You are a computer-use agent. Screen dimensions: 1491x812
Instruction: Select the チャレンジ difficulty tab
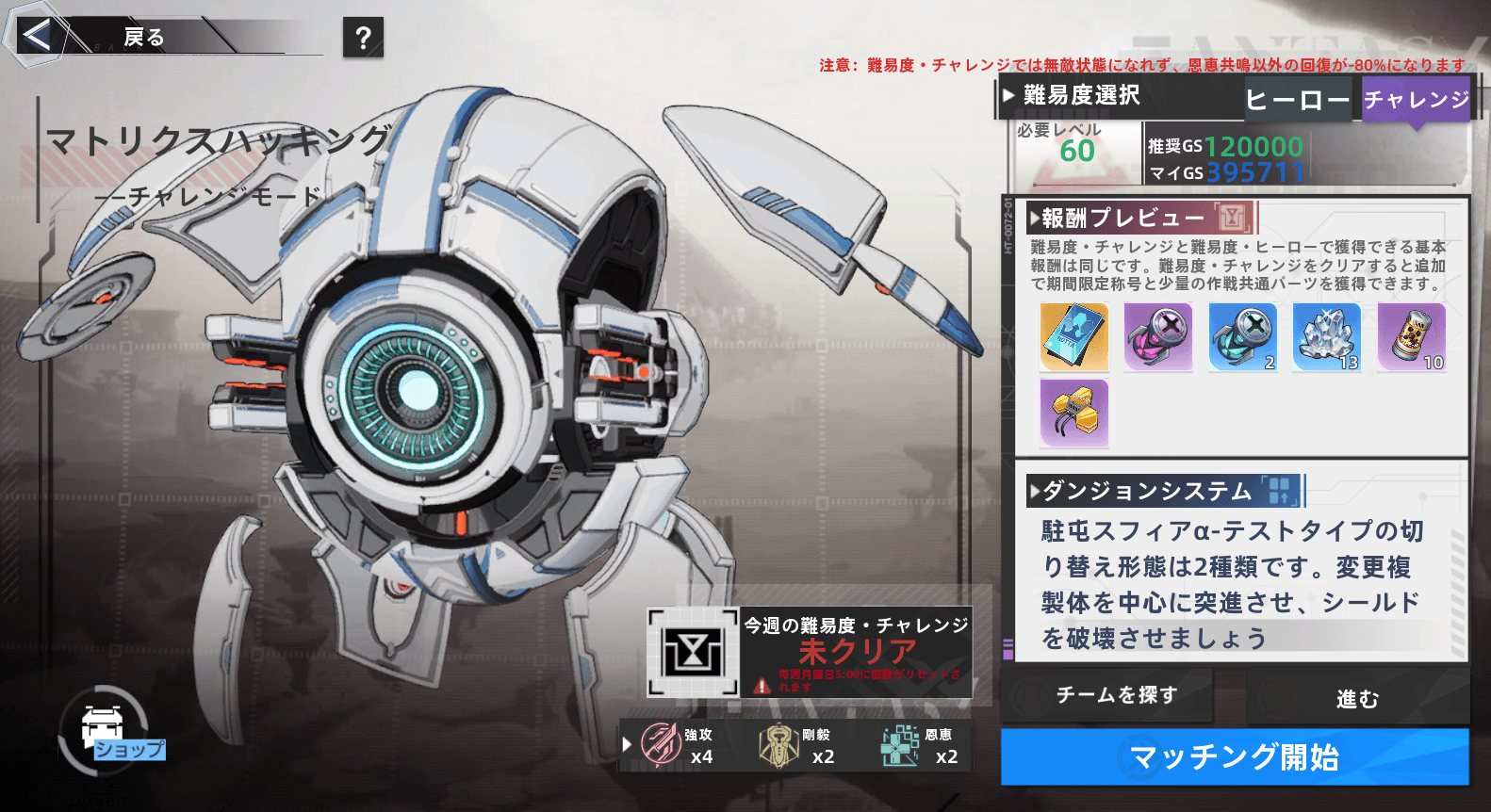[1416, 100]
